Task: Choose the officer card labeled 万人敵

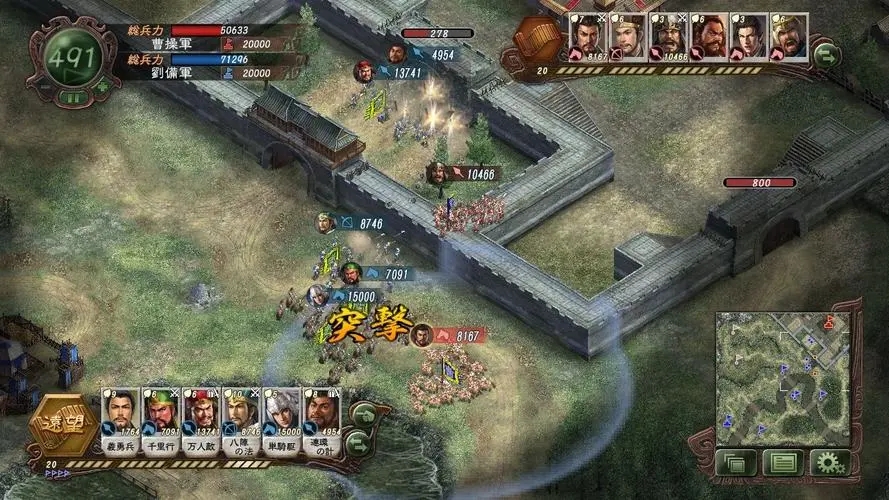Action: [x=201, y=422]
